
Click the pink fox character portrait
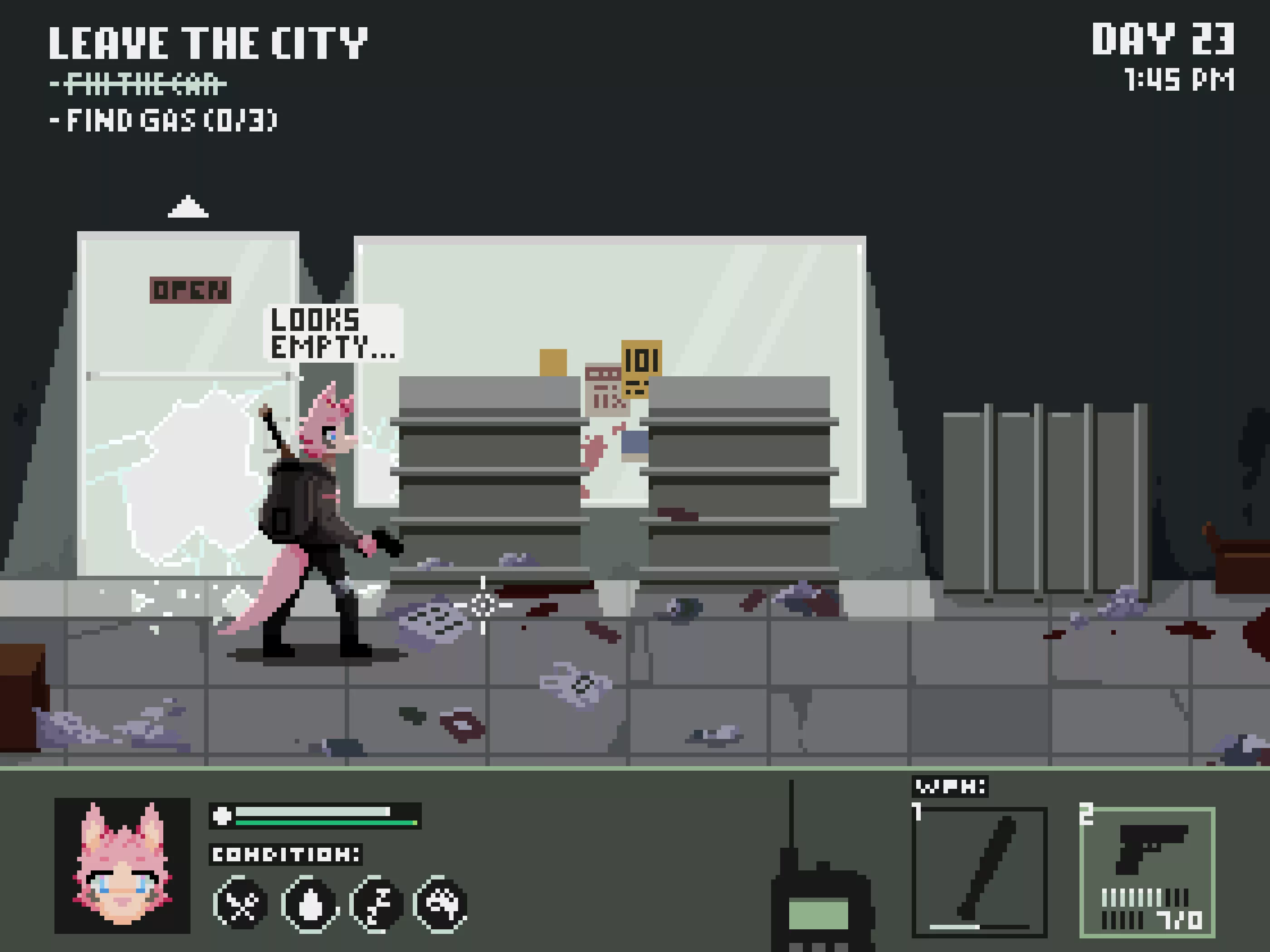pyautogui.click(x=122, y=865)
